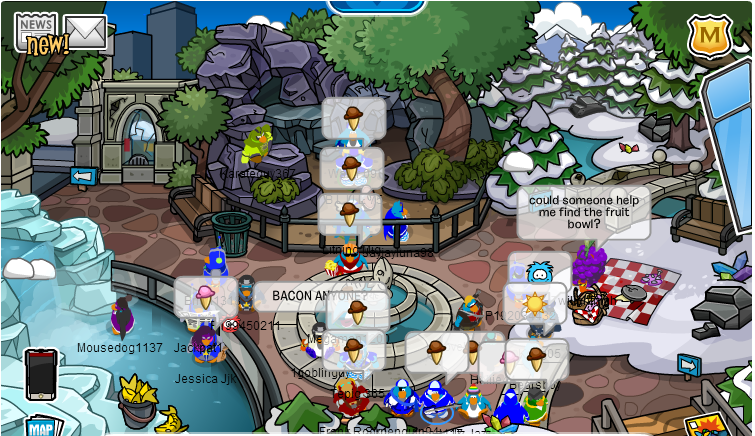This screenshot has height=436, width=755.
Task: Check mail via the envelope icon
Action: (86, 31)
